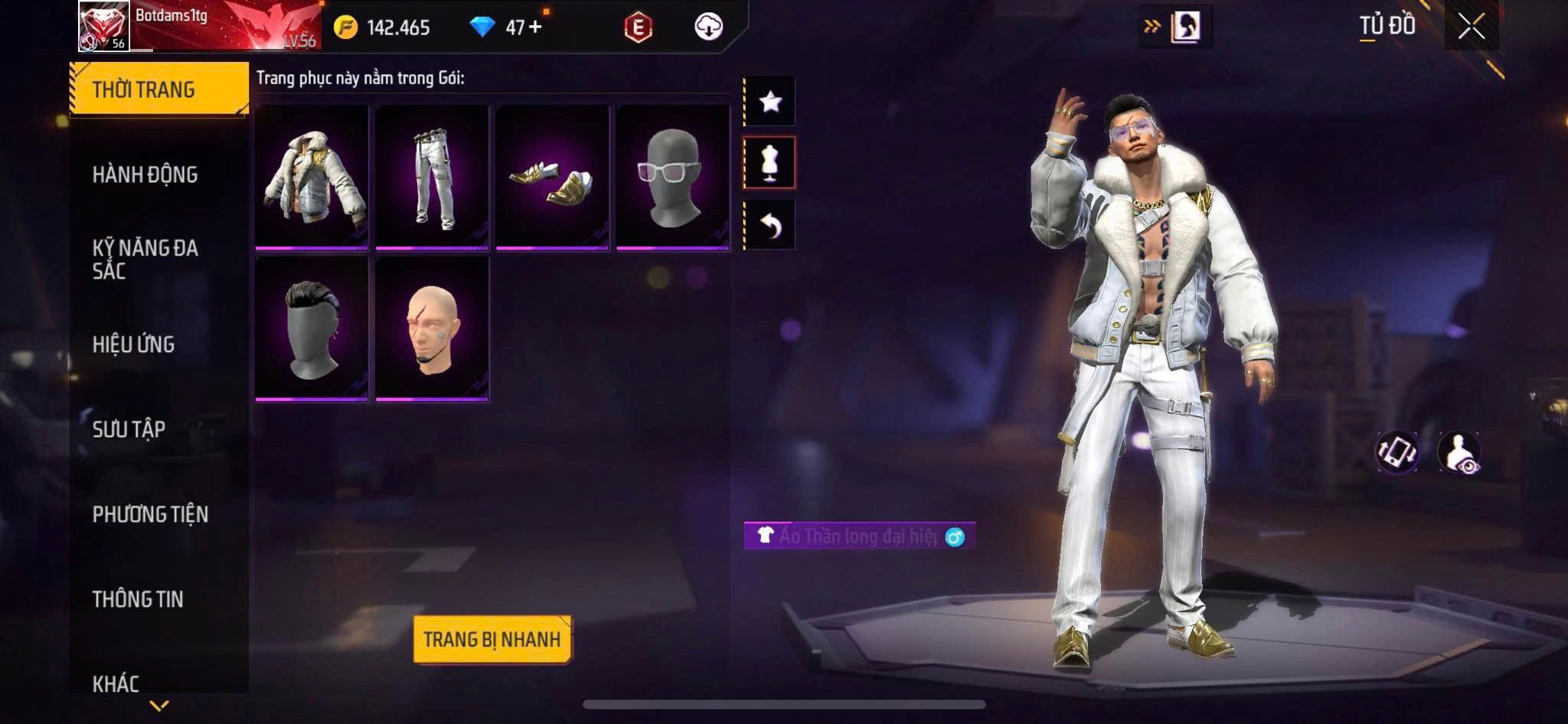Select the mannequin outfit set button
1568x724 pixels.
tap(770, 162)
